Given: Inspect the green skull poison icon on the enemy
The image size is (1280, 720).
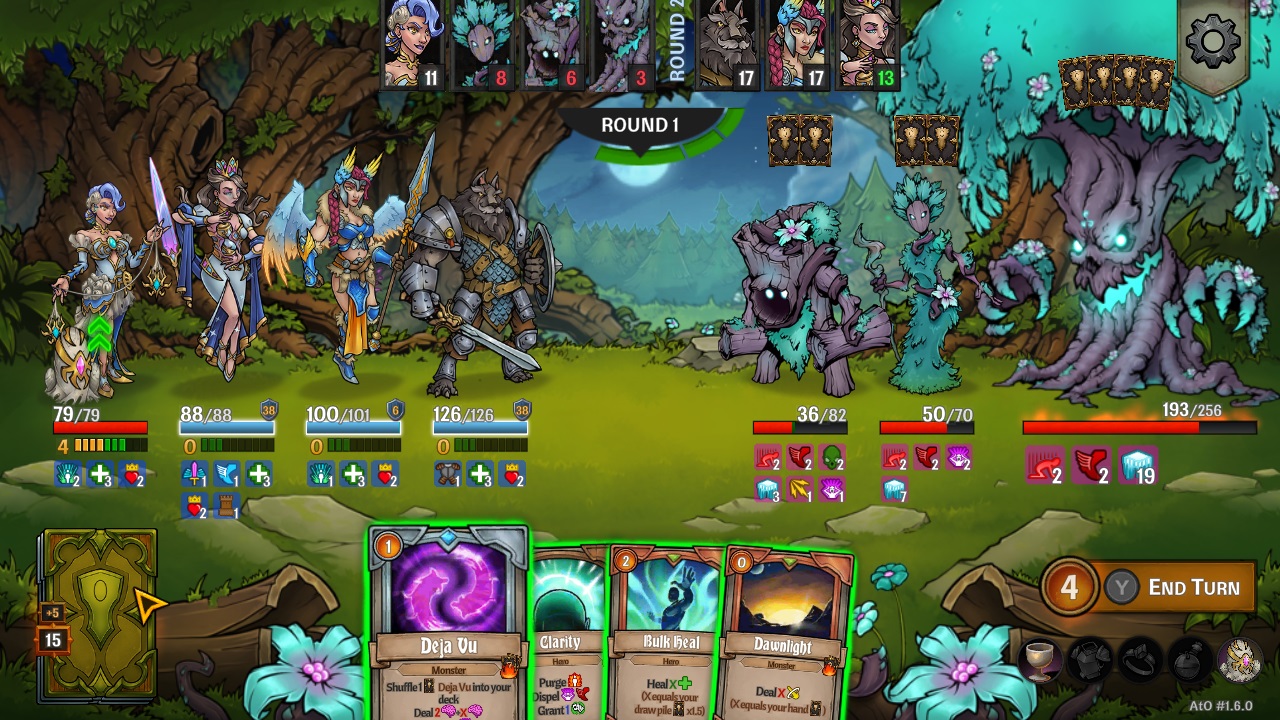Looking at the screenshot, I should tap(831, 457).
